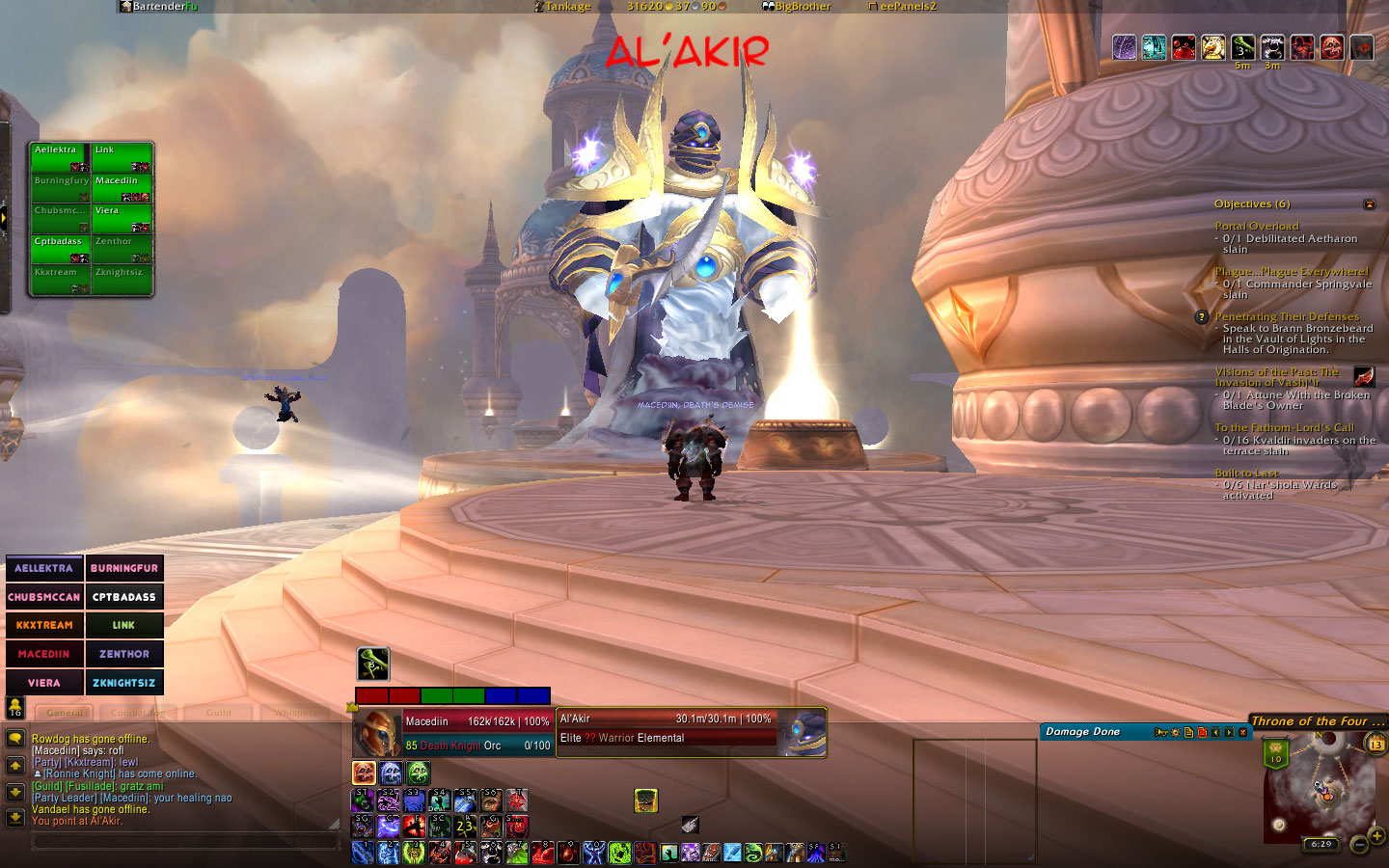Open the Combat Log tab
The width and height of the screenshot is (1389, 868).
tap(139, 713)
